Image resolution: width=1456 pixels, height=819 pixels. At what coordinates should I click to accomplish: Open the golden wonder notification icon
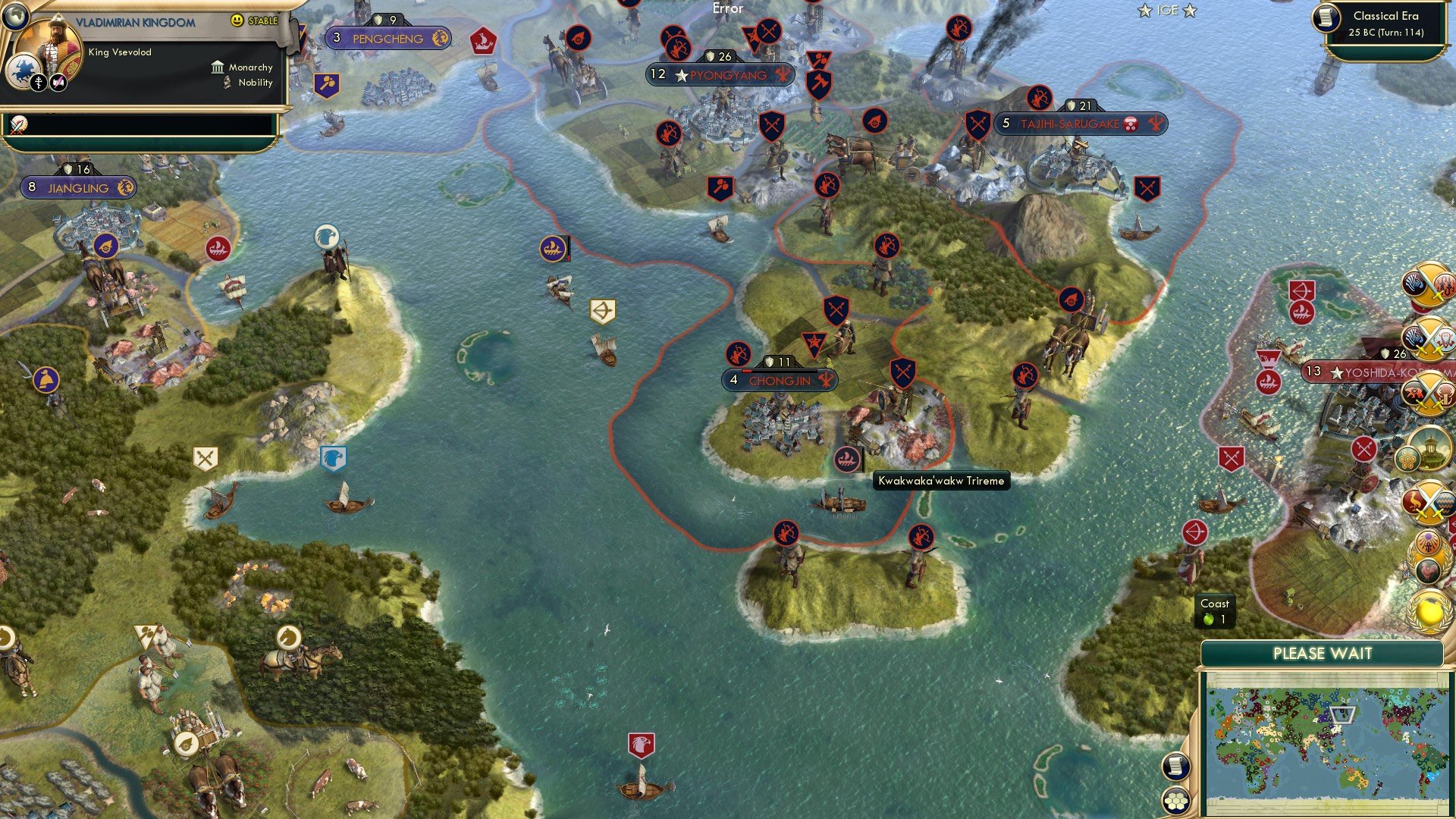(1429, 445)
